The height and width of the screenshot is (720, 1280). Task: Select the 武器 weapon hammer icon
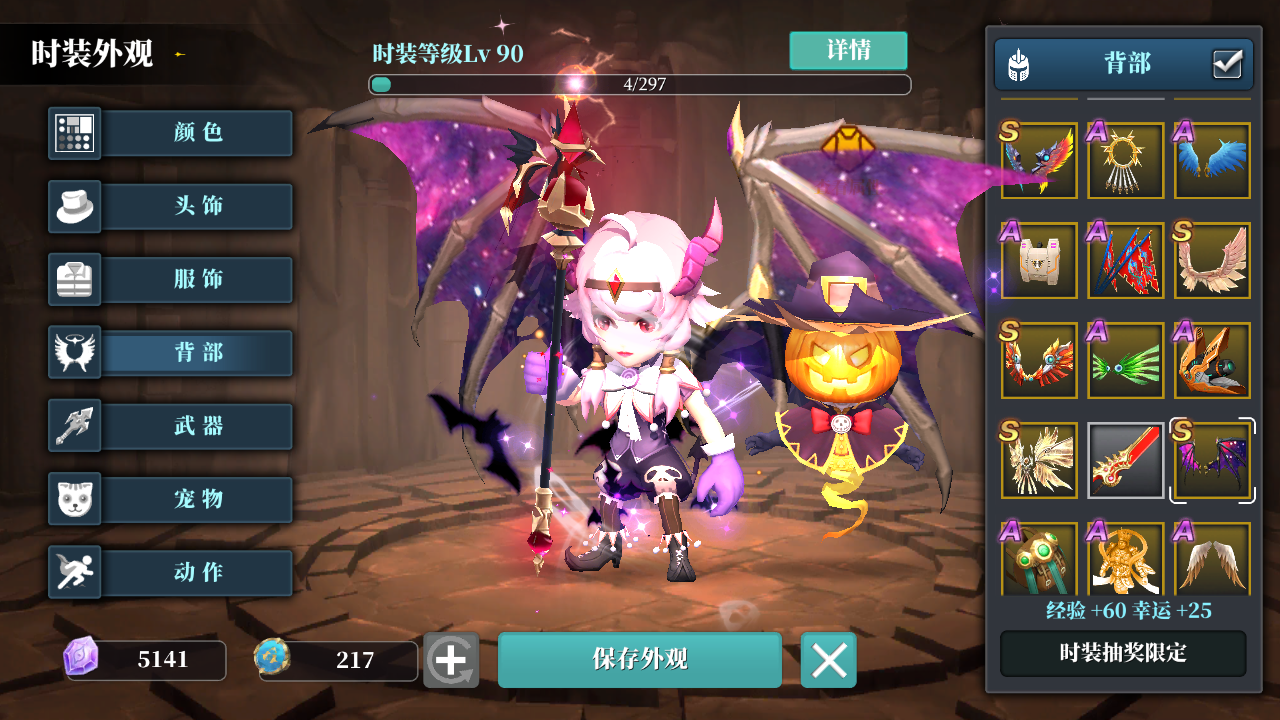click(74, 426)
